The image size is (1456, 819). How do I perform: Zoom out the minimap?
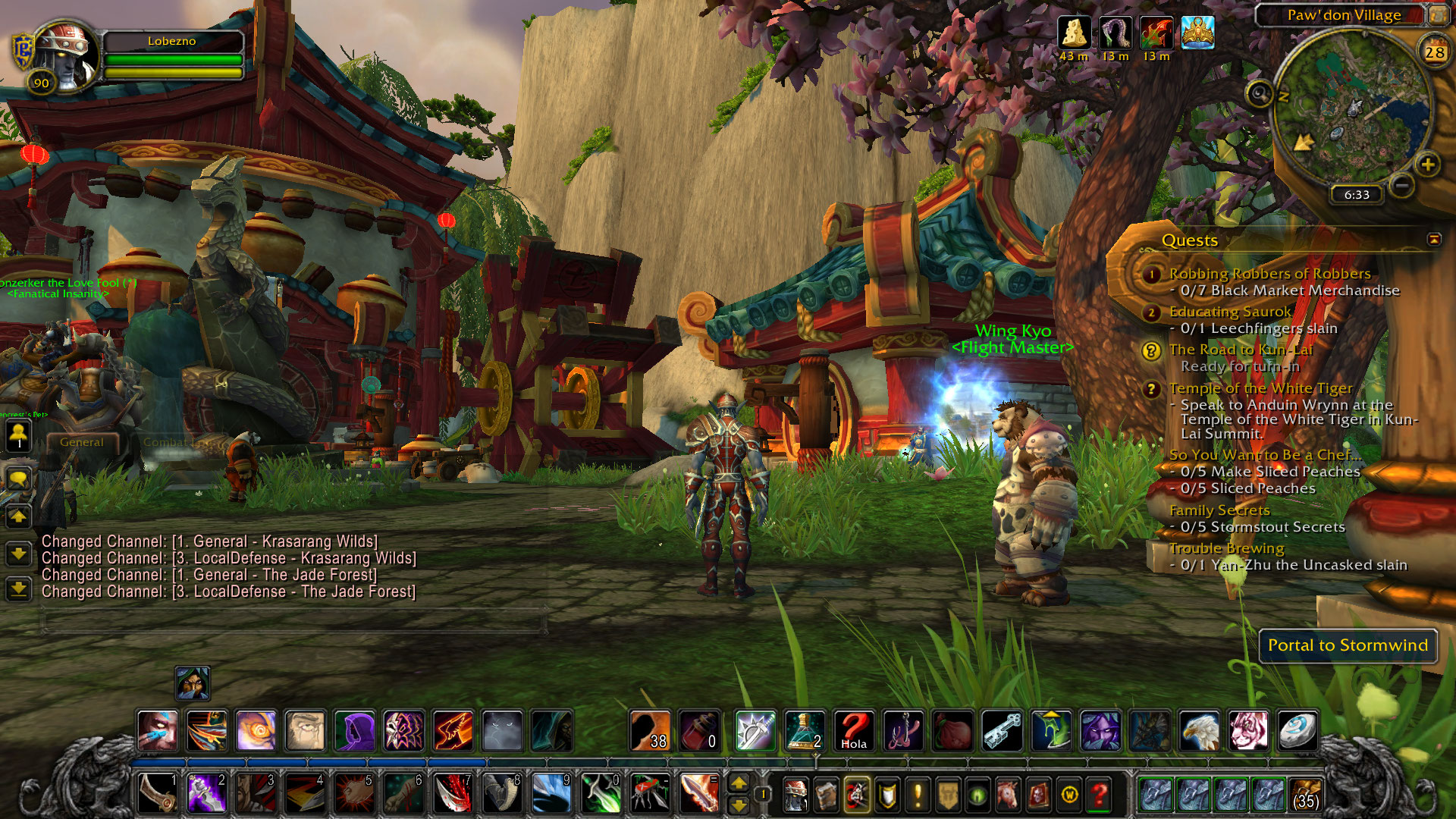tap(1403, 185)
